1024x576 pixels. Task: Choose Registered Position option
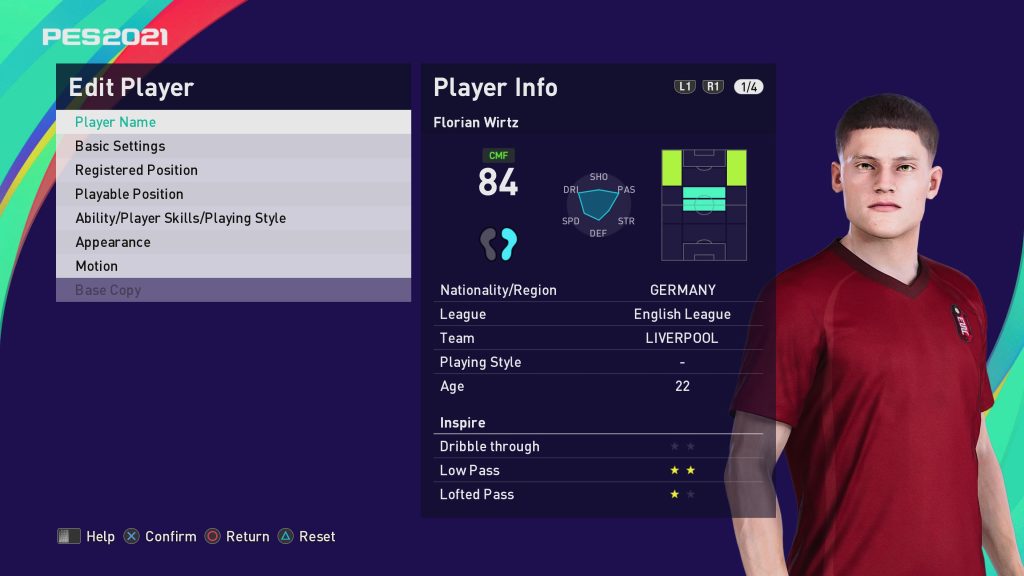(x=233, y=170)
